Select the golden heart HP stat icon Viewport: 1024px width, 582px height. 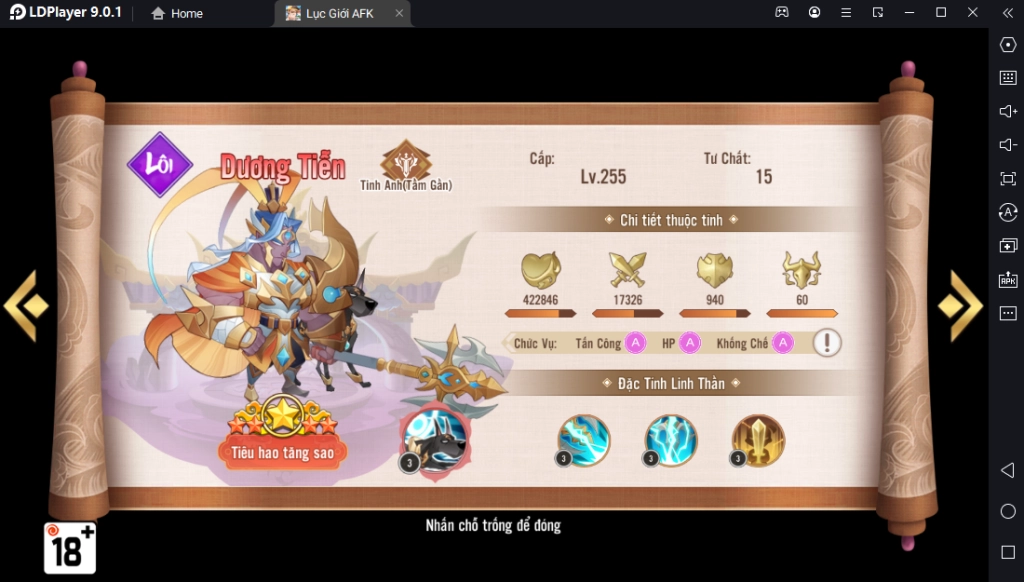point(541,270)
